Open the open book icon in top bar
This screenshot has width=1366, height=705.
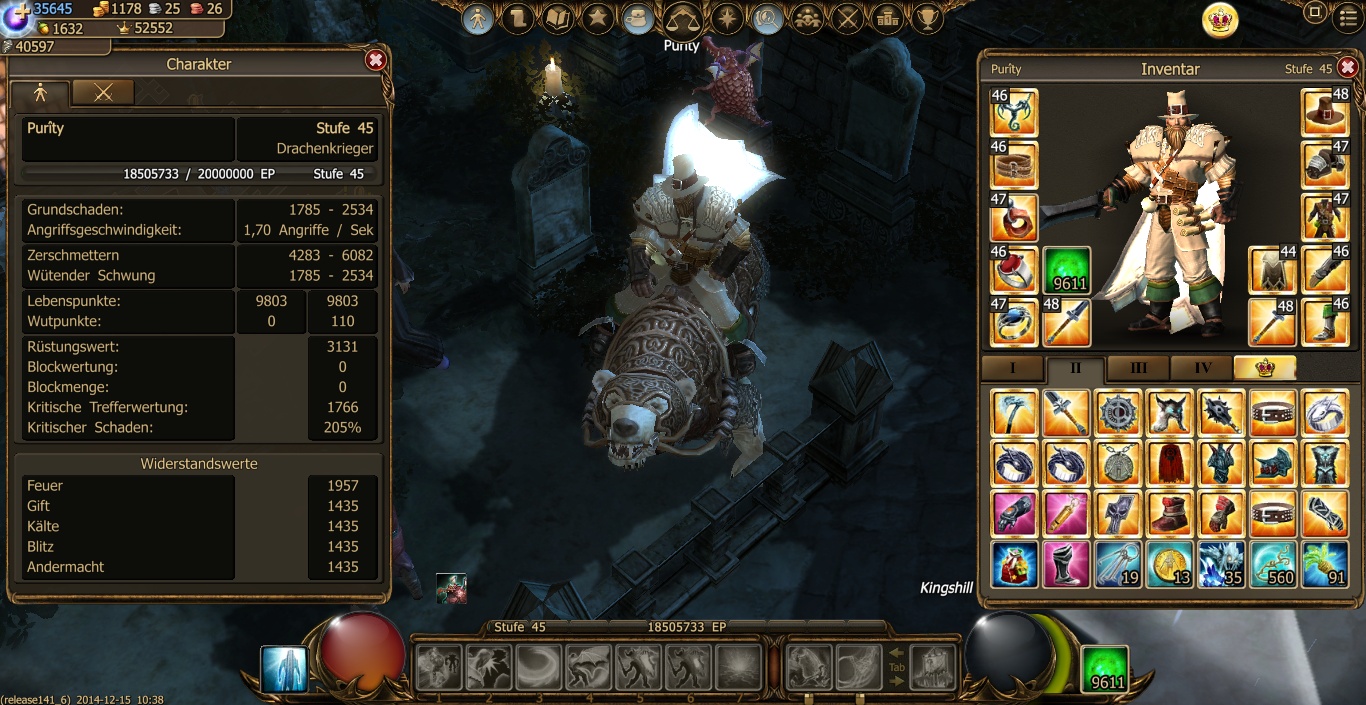coord(558,18)
